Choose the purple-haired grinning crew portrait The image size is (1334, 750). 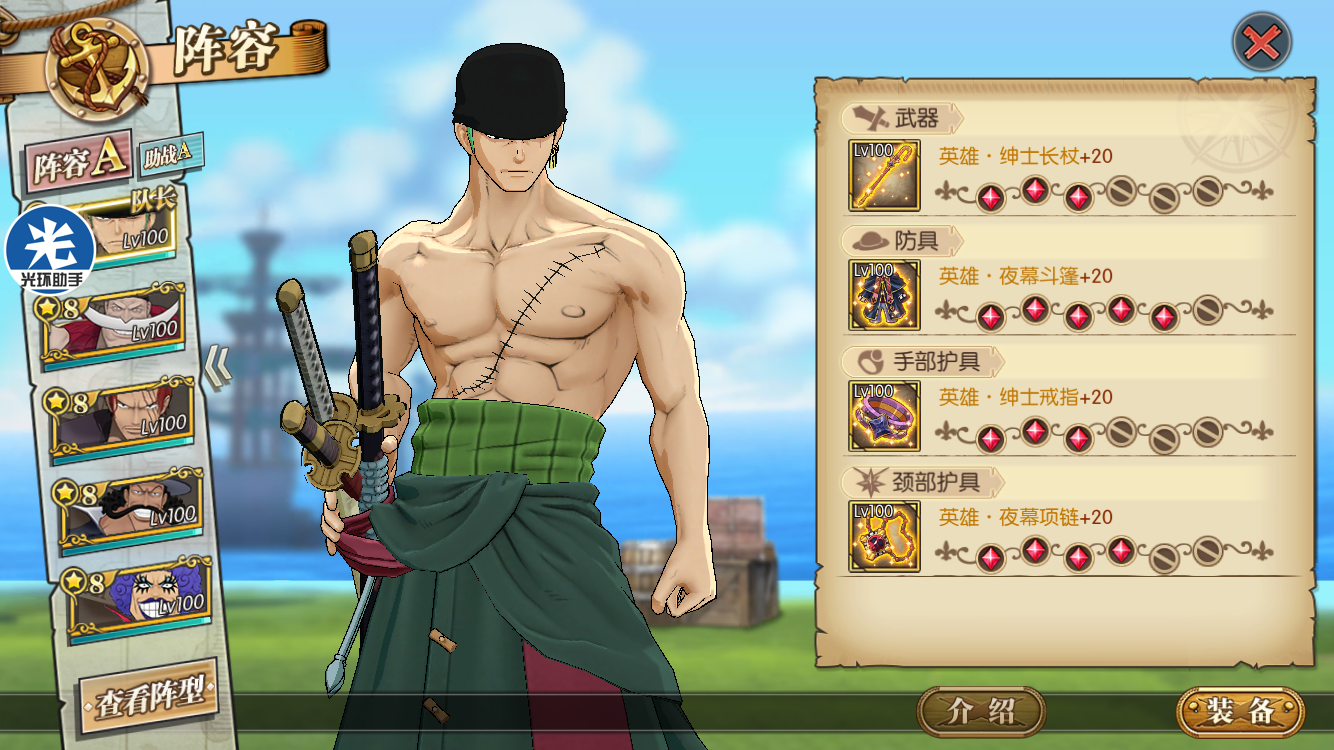point(136,597)
